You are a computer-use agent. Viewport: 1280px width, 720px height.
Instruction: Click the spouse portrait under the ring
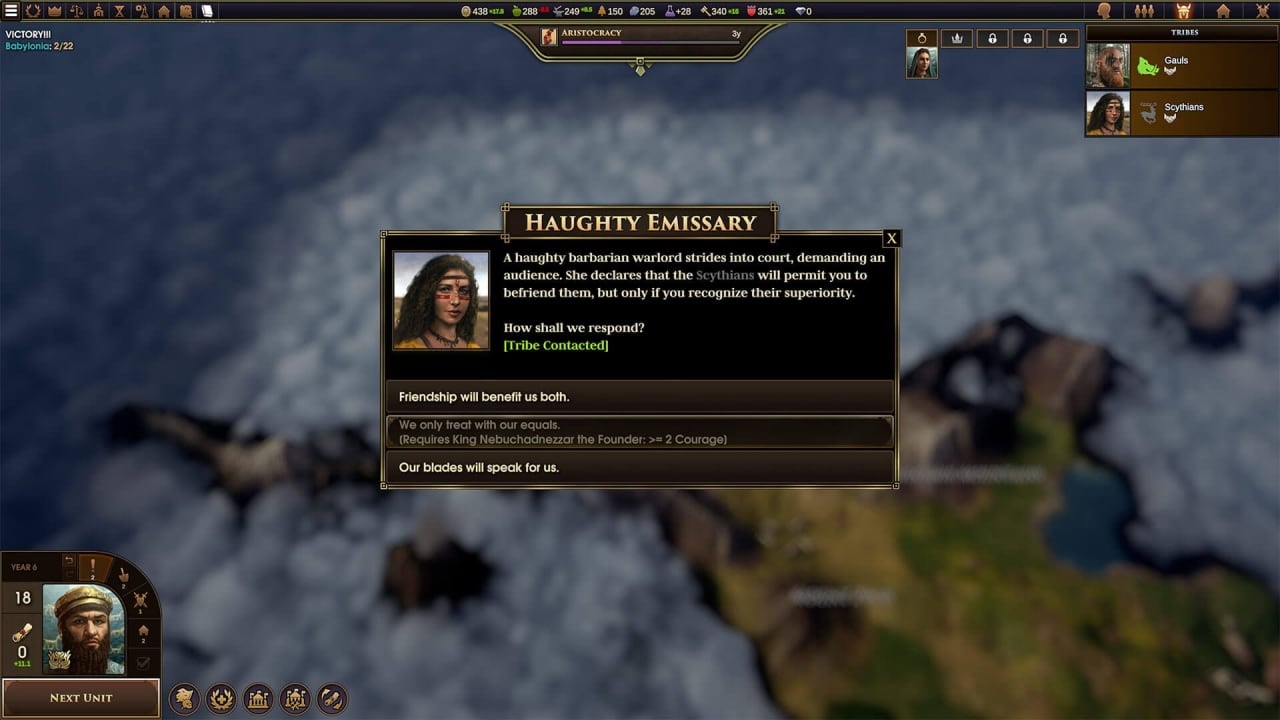[x=921, y=63]
